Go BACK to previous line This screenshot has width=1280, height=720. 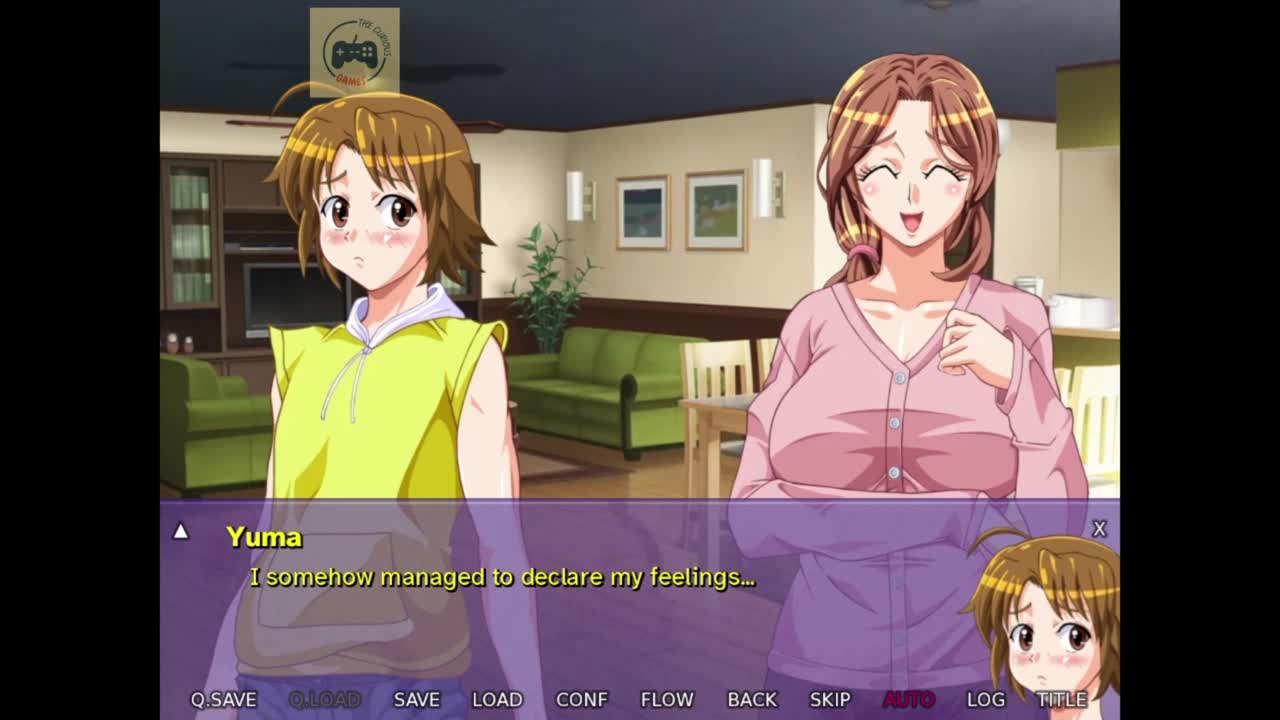(x=752, y=700)
